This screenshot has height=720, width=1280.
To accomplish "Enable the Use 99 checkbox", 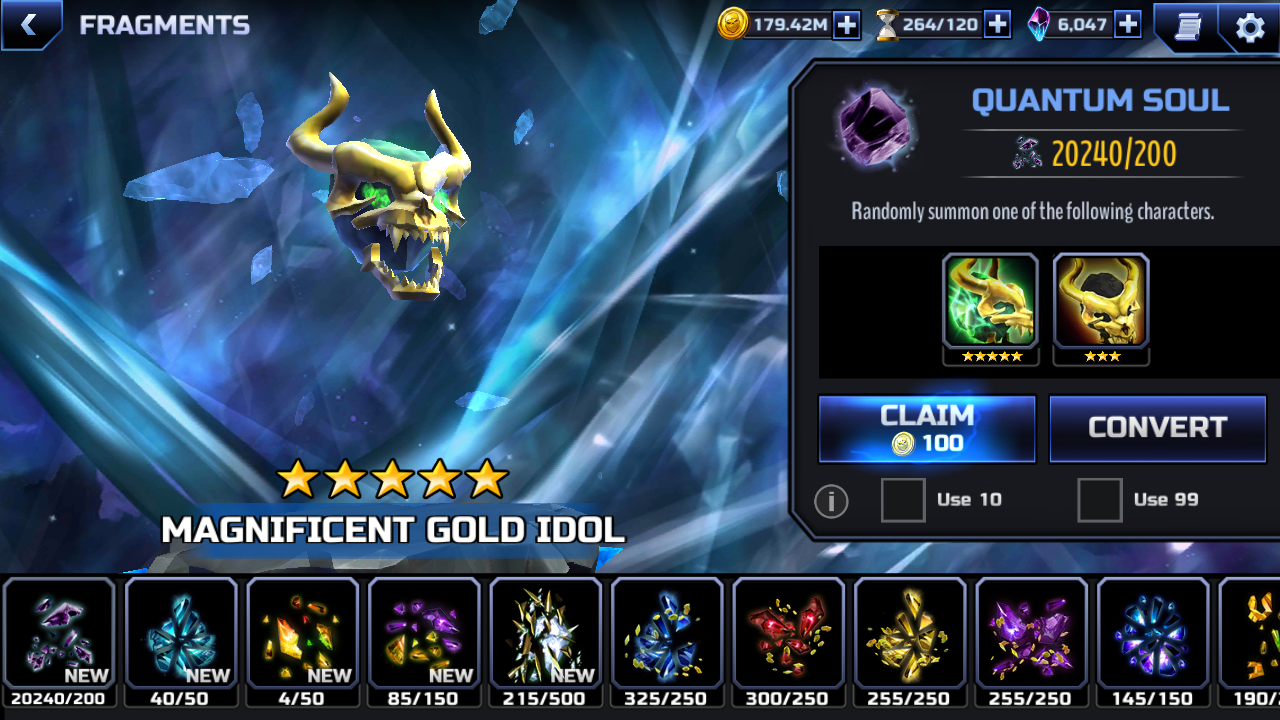I will click(x=1099, y=500).
